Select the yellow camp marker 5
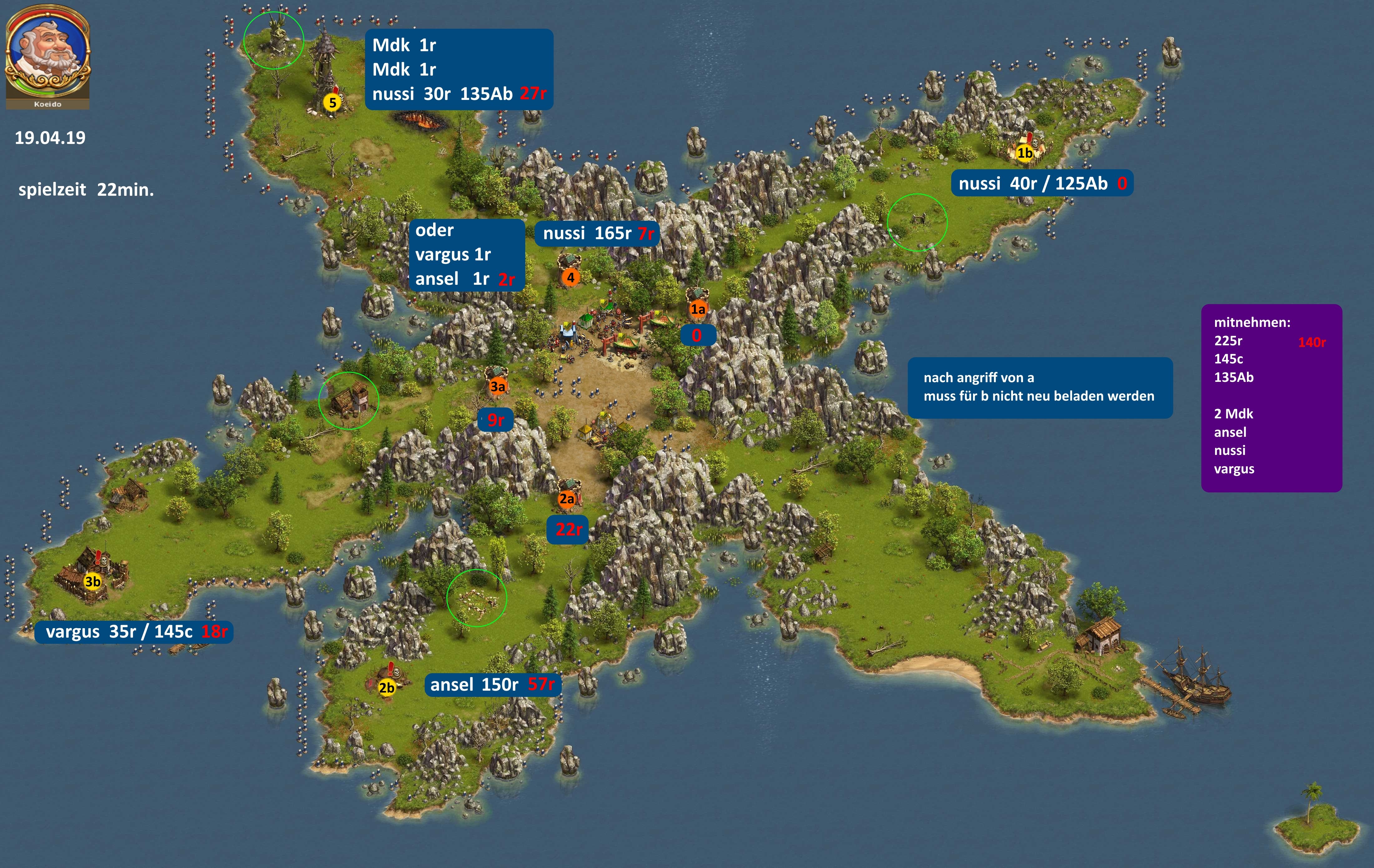The image size is (1374, 868). click(x=333, y=103)
